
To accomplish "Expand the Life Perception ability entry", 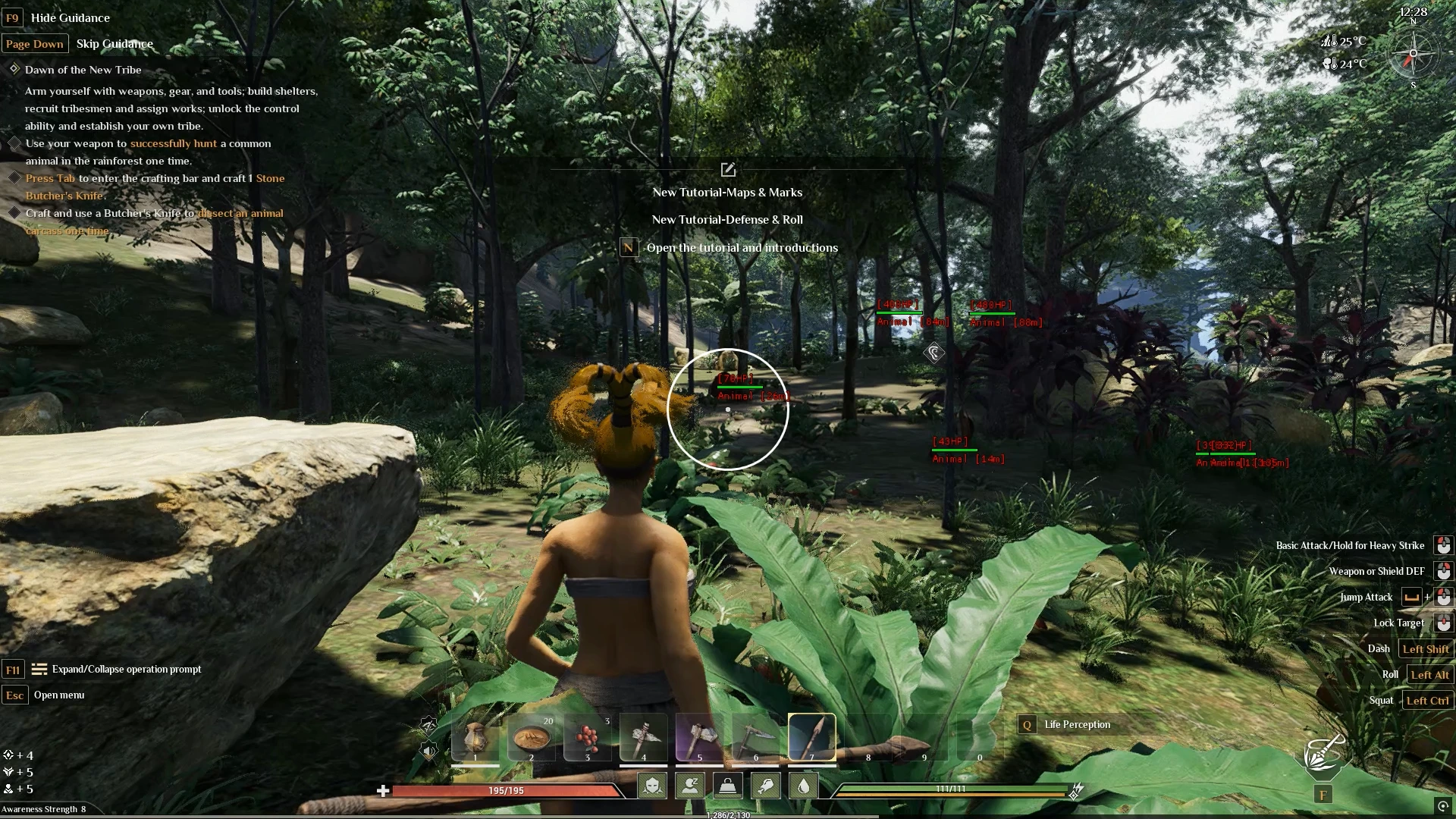I will point(1079,724).
